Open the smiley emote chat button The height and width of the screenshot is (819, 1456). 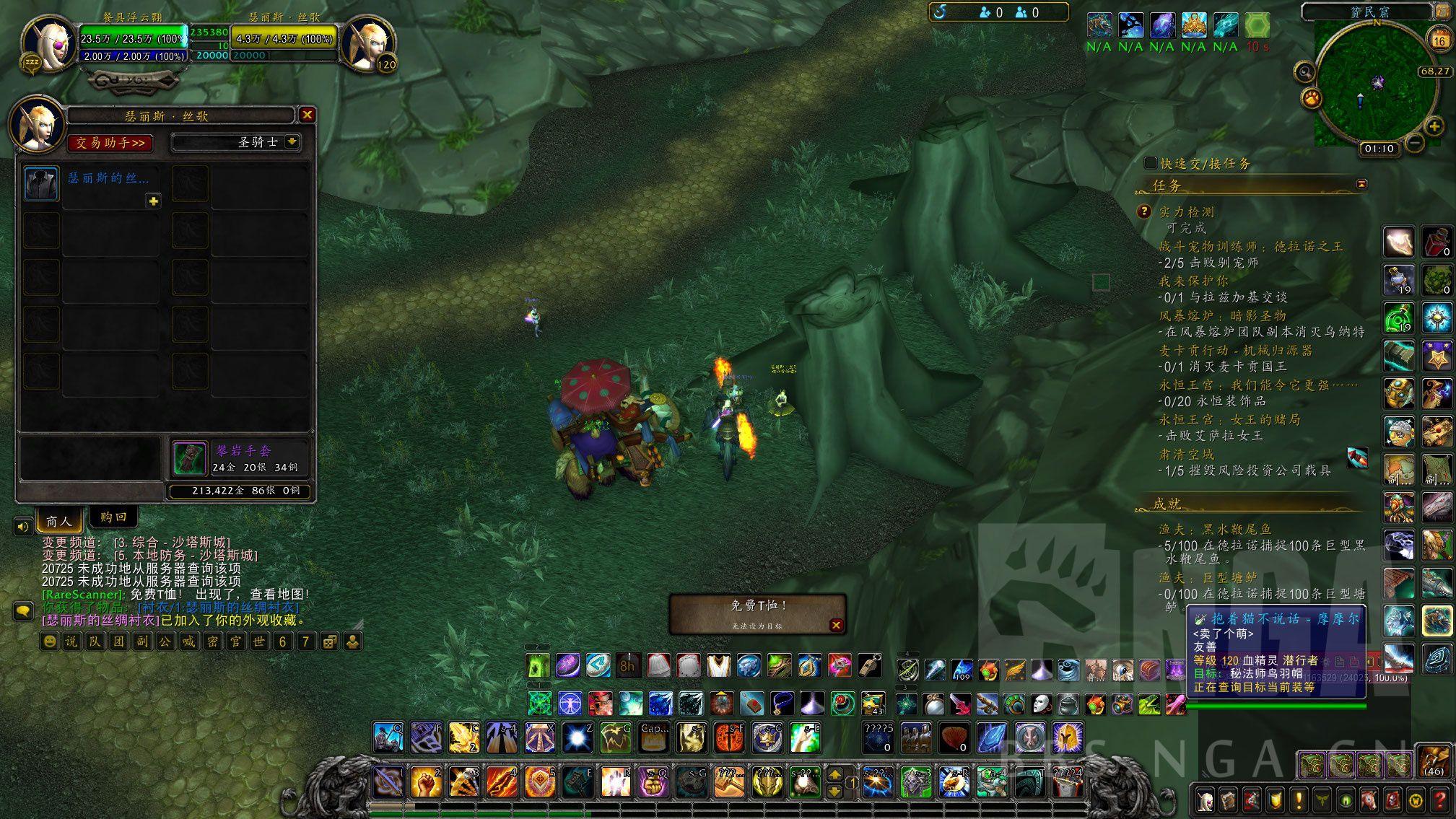coord(49,641)
